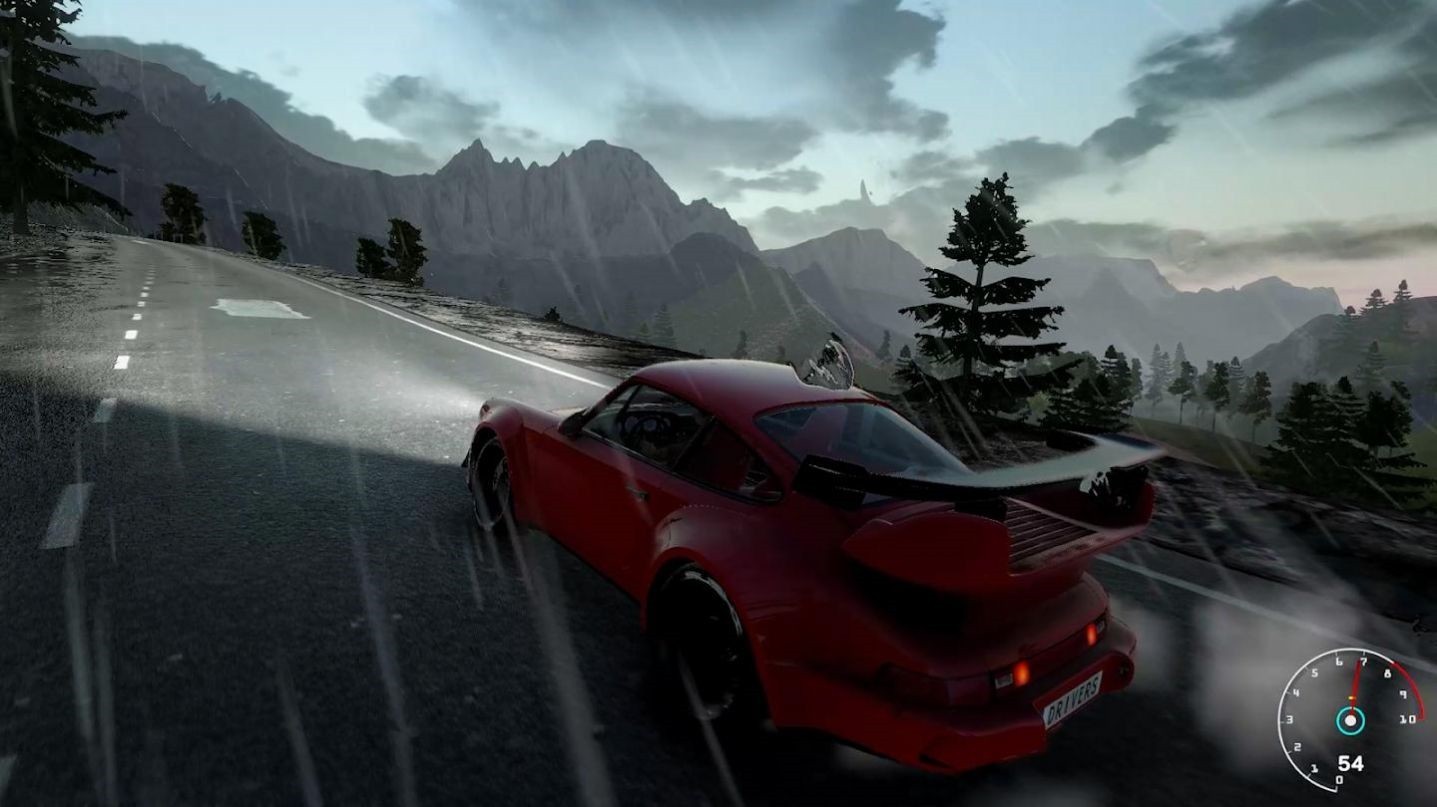
Task: Select the speed readout showing 54
Action: pos(1352,762)
